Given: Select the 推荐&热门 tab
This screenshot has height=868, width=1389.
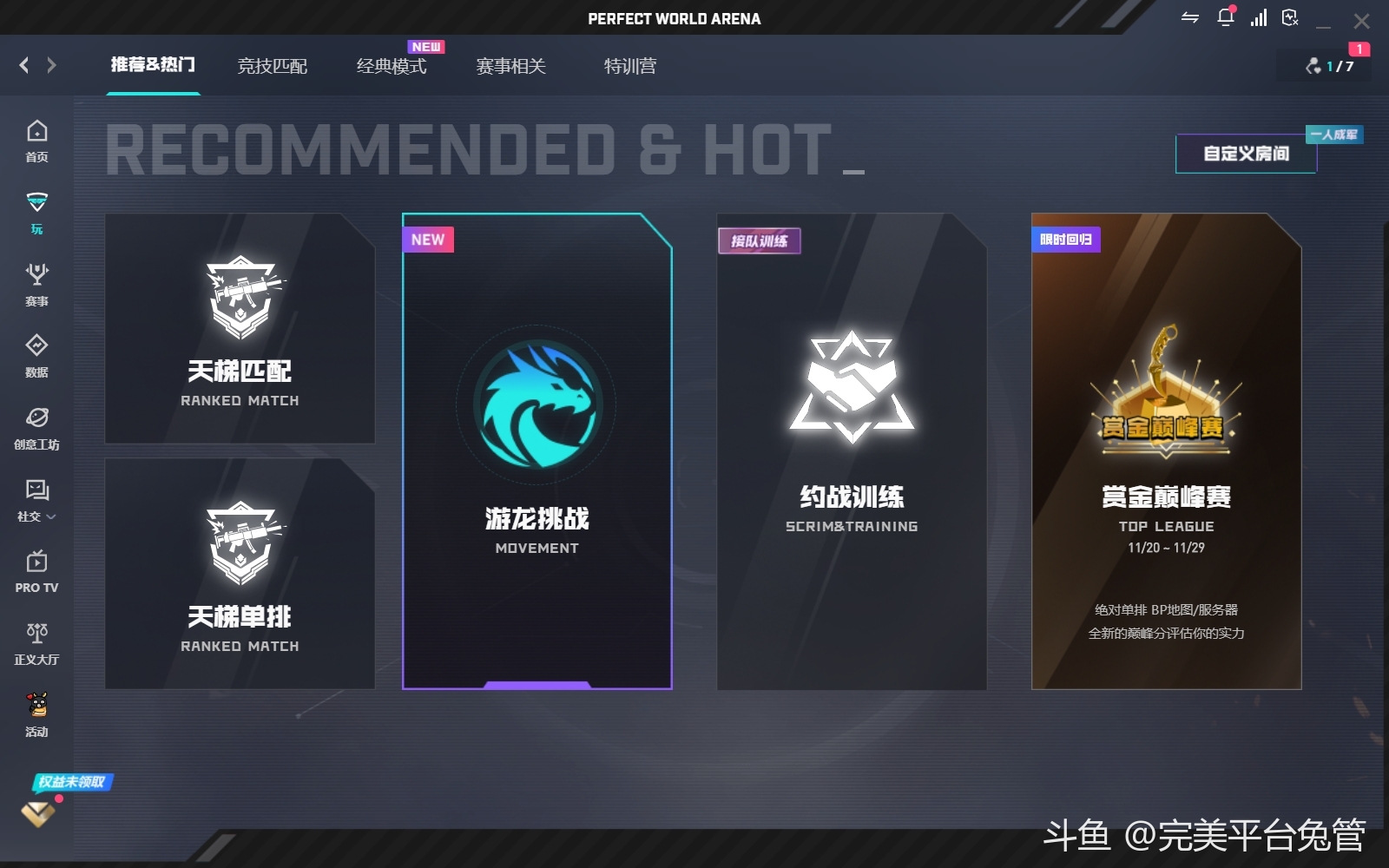Looking at the screenshot, I should pyautogui.click(x=153, y=65).
